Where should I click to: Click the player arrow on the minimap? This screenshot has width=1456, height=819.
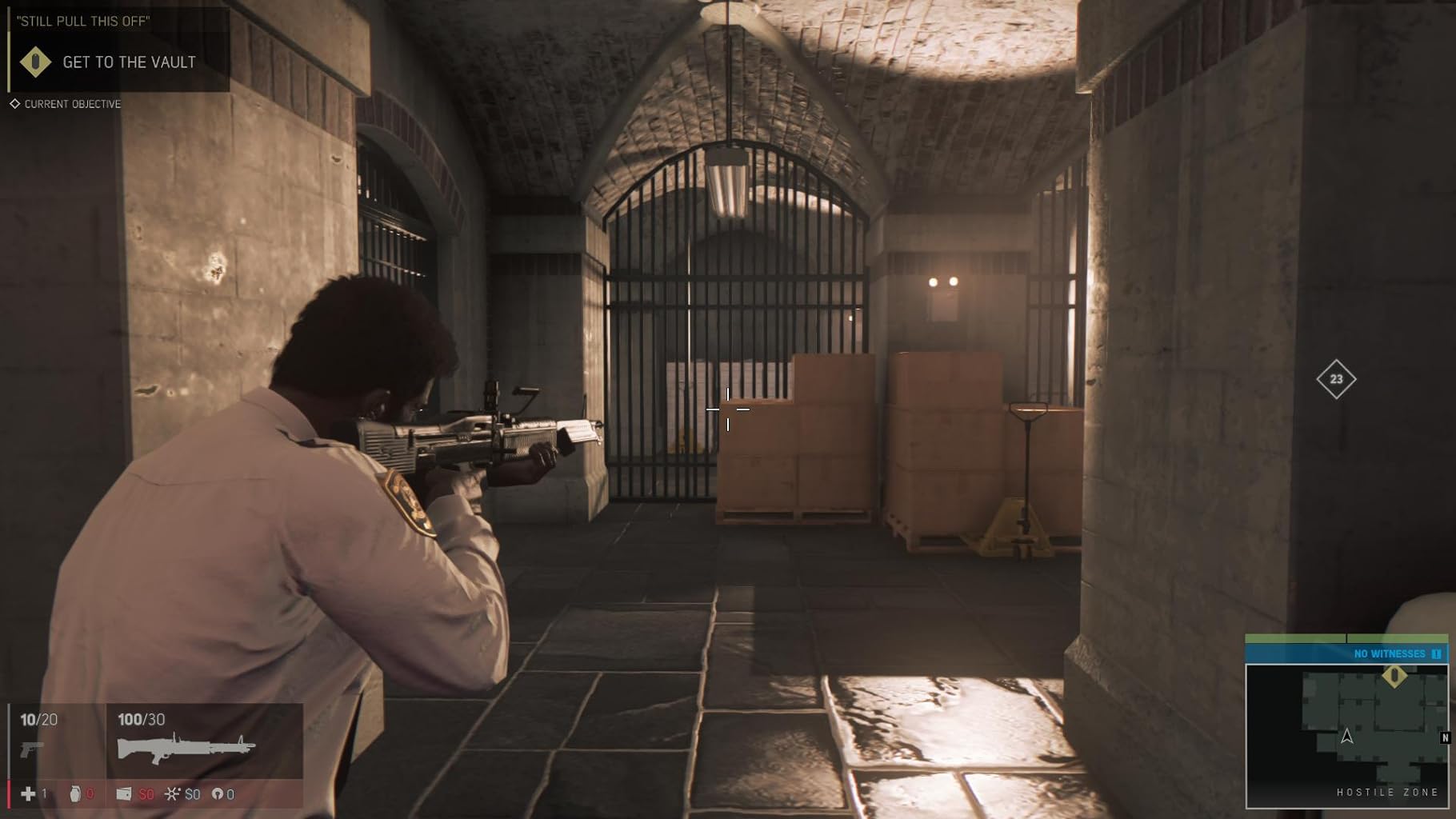pos(1347,736)
